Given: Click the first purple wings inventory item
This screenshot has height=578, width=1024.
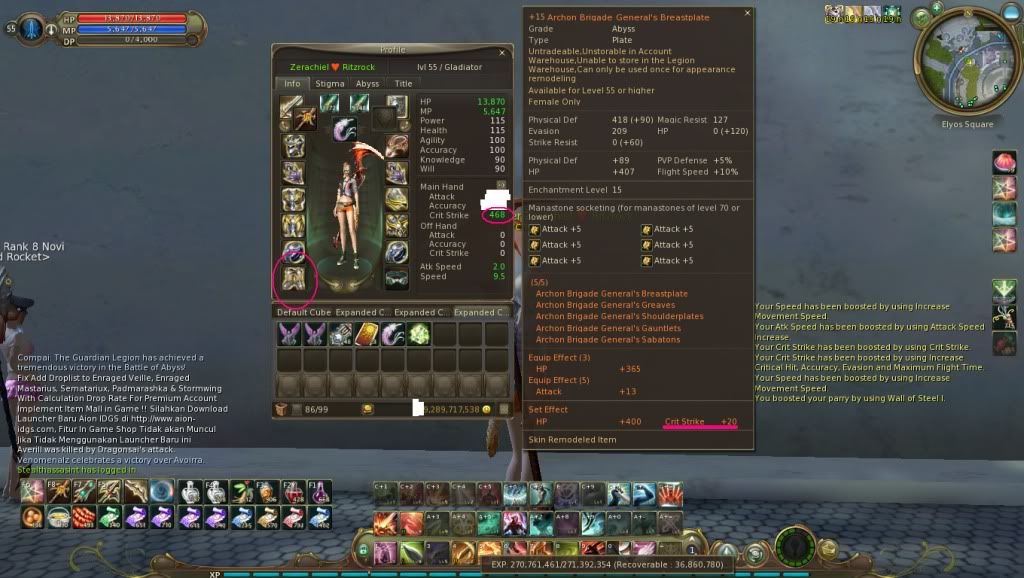Looking at the screenshot, I should (x=289, y=334).
